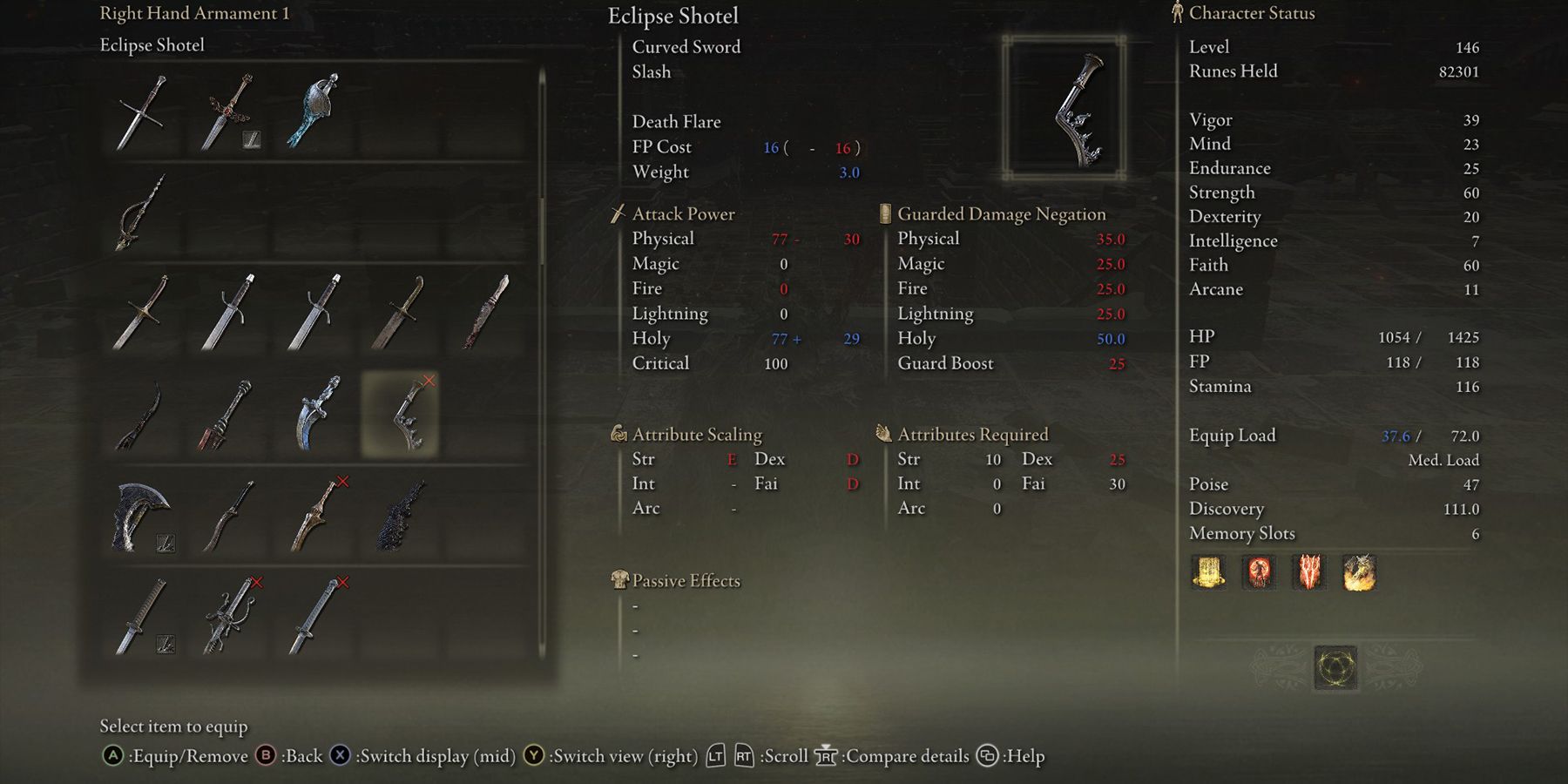Open the Great Rune circle icon
The height and width of the screenshot is (784, 1568).
click(x=1335, y=668)
